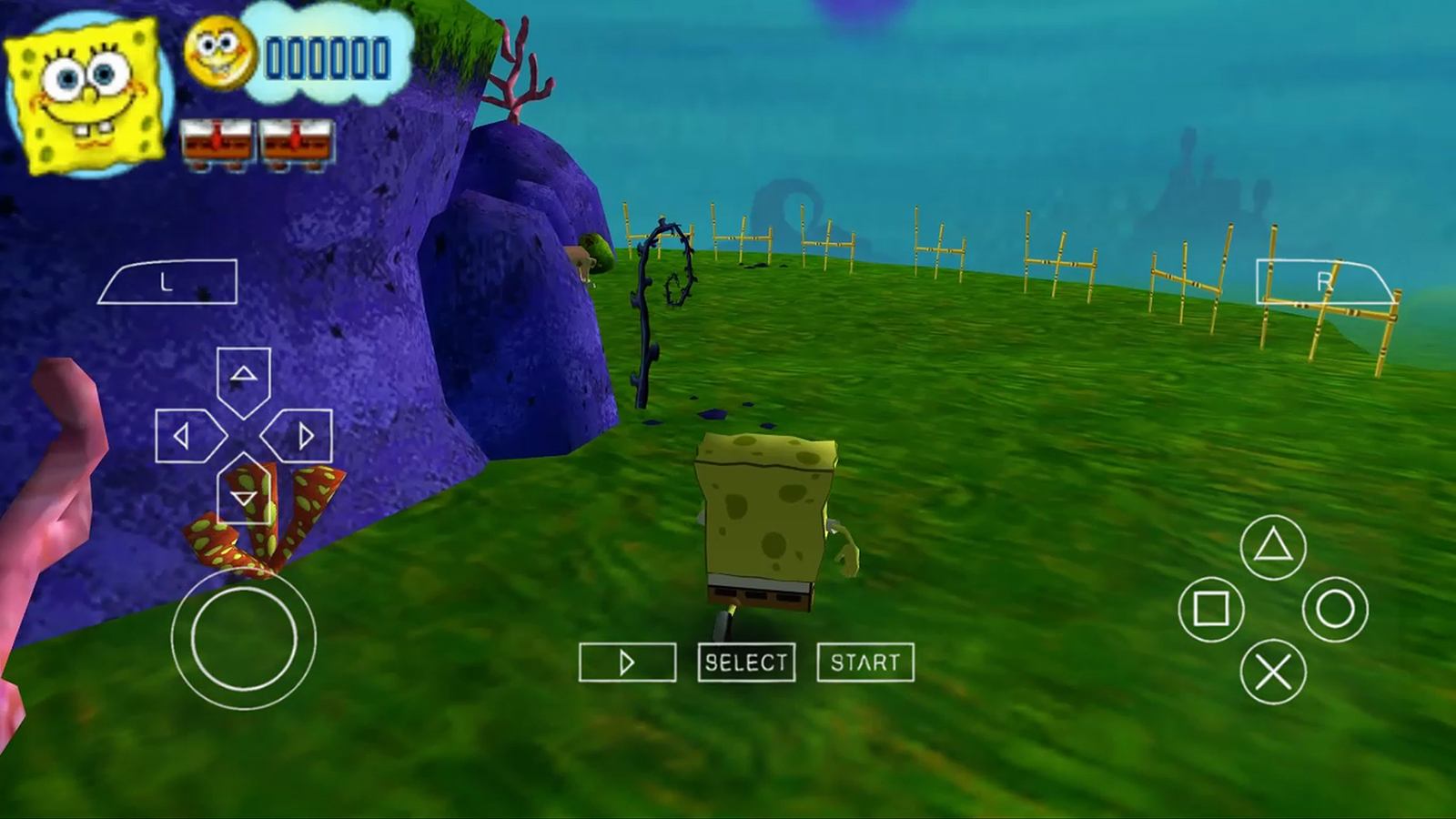1456x819 pixels.
Task: Tap the triangle action button
Action: (1273, 547)
